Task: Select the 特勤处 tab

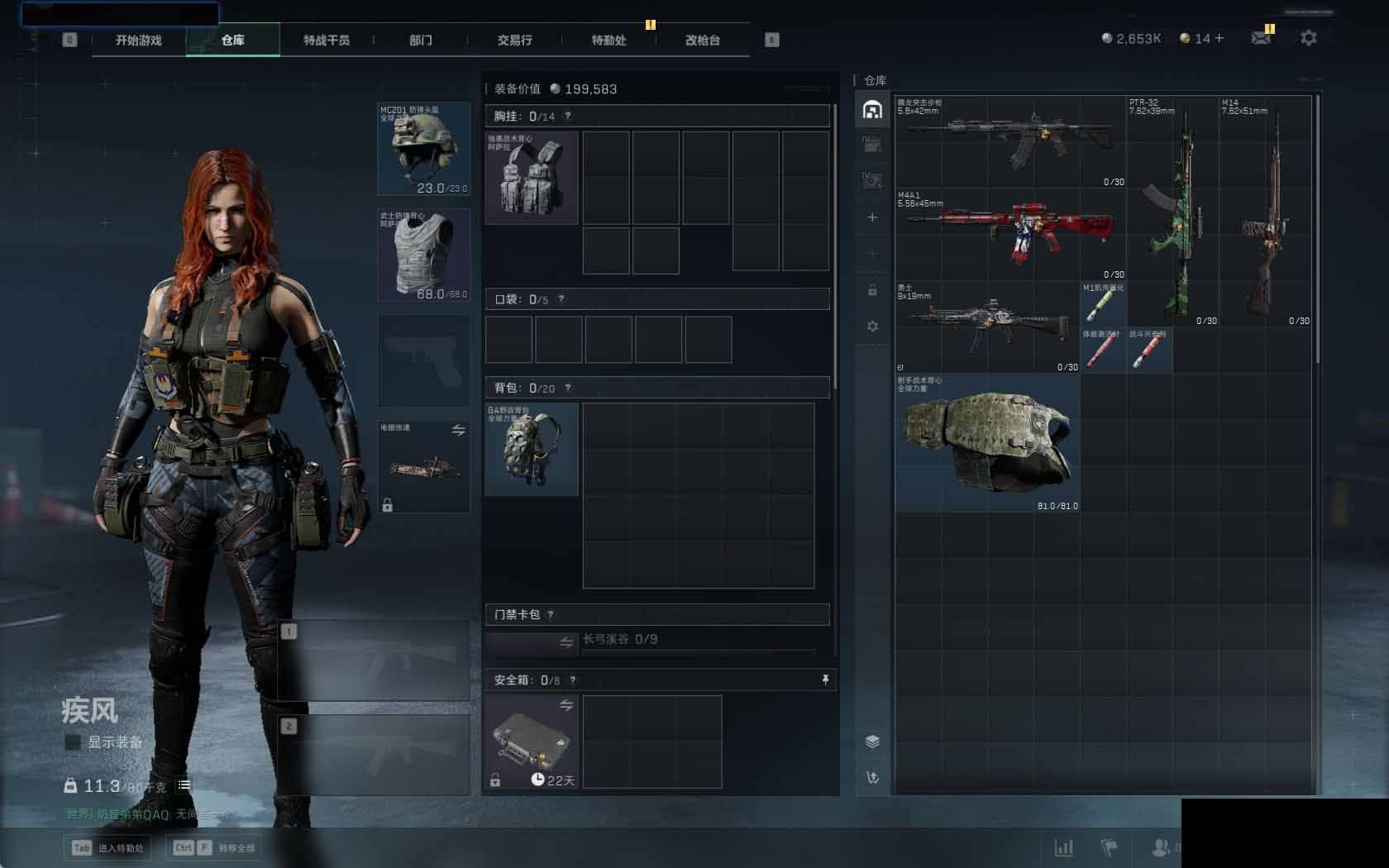Action: coord(609,40)
